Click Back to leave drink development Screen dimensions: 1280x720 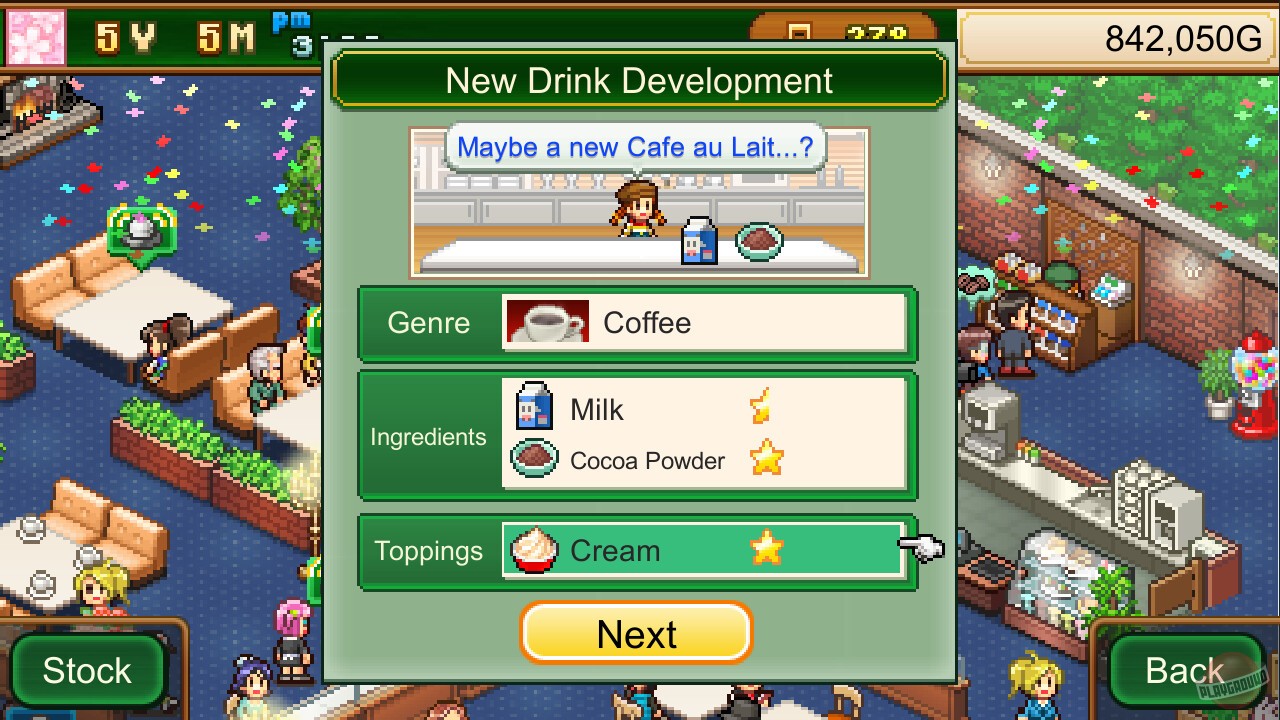coord(1184,670)
